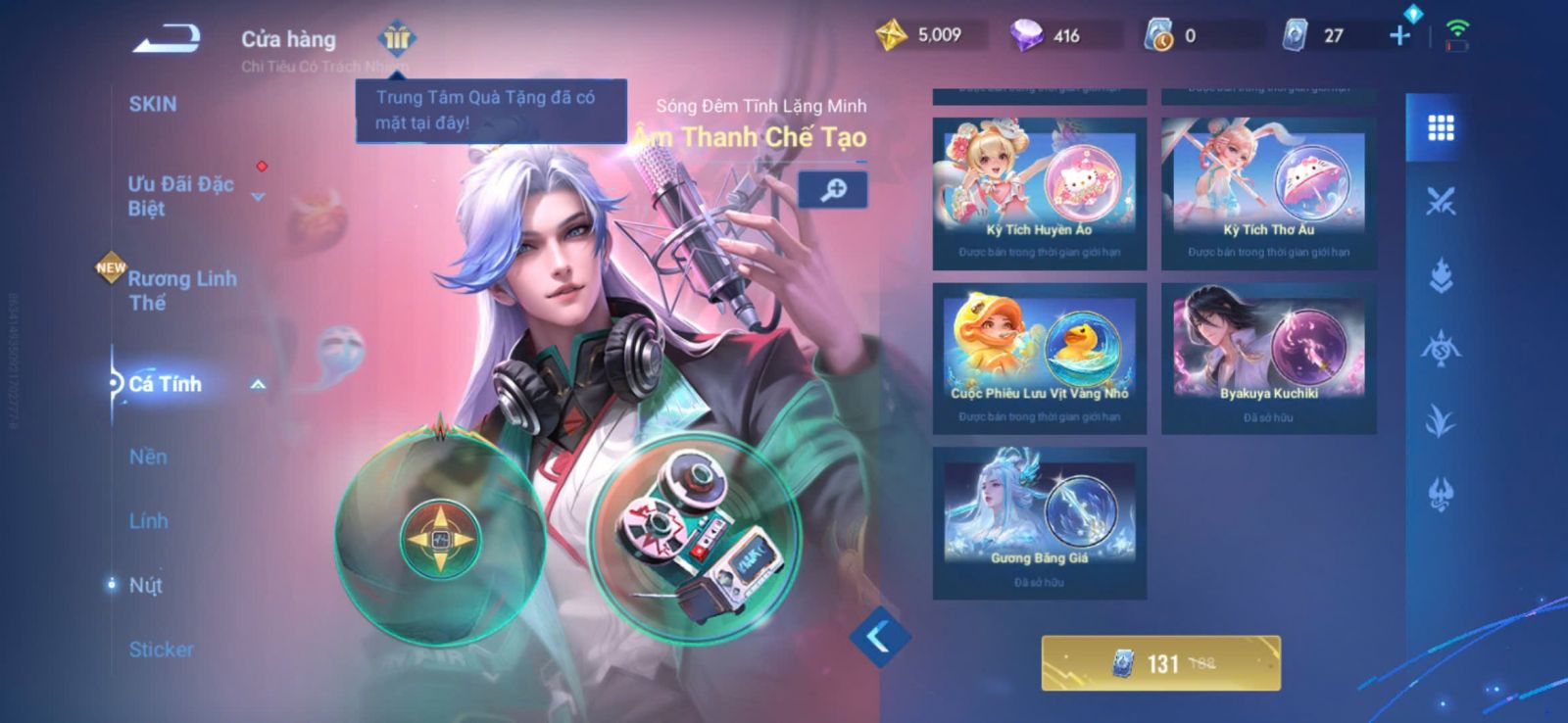The width and height of the screenshot is (1568, 723).
Task: Show all items with the grid filter
Action: (1440, 127)
